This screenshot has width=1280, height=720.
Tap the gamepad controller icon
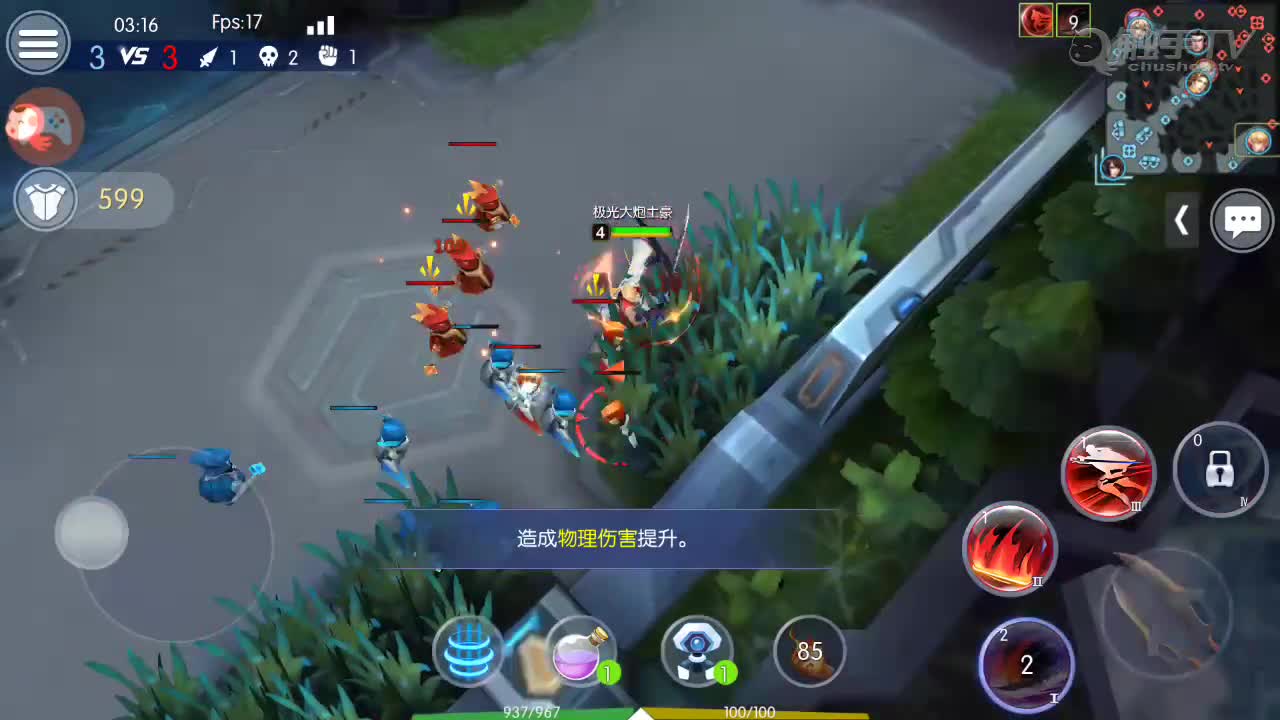click(x=45, y=127)
